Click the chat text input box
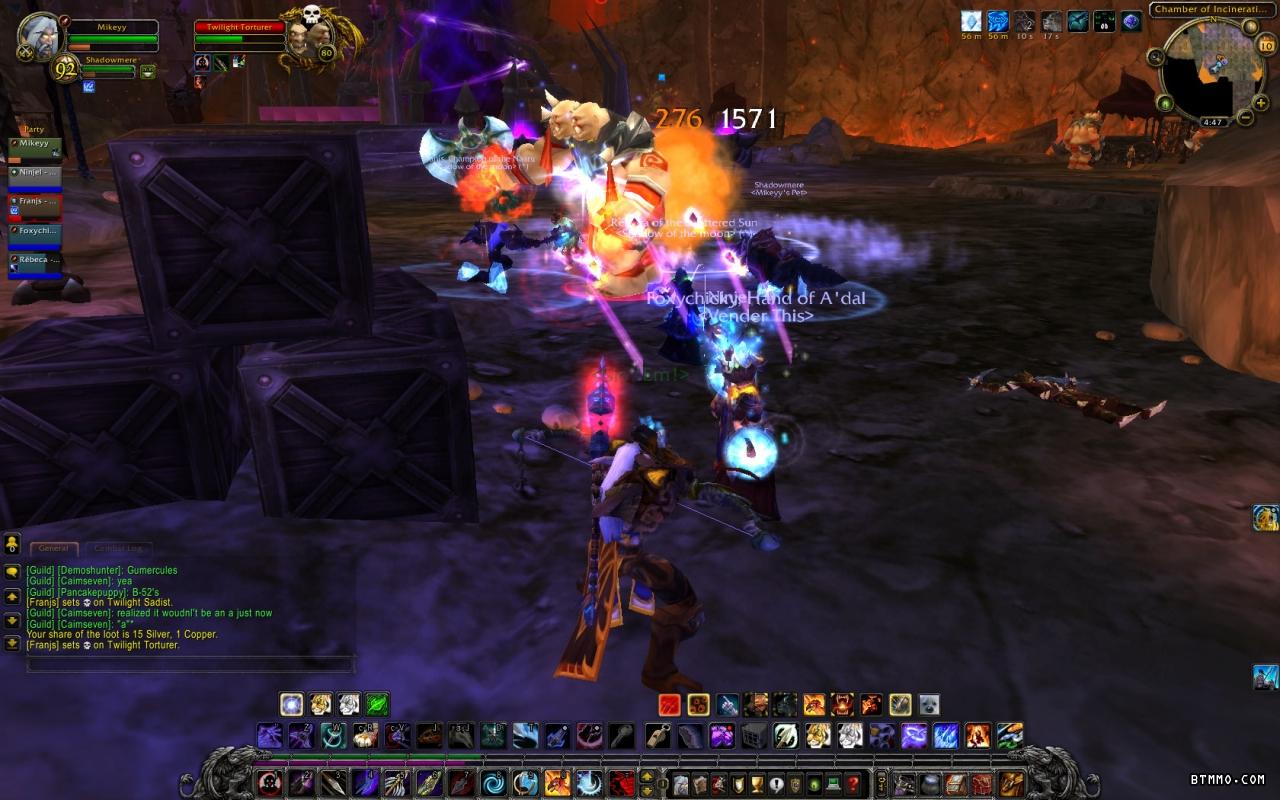Viewport: 1280px width, 800px height. point(190,664)
